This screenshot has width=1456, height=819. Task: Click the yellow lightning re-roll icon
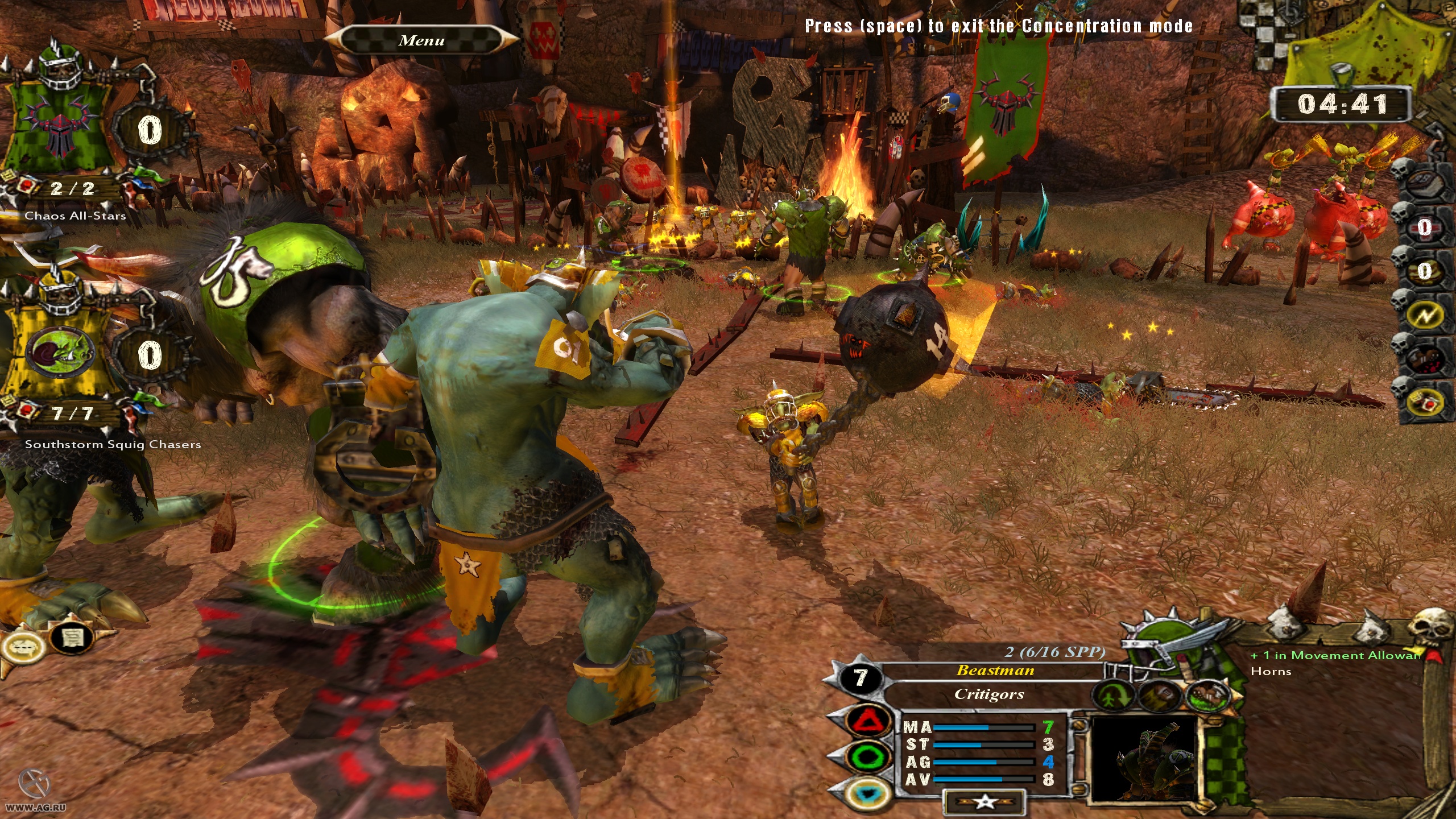pyautogui.click(x=1424, y=314)
